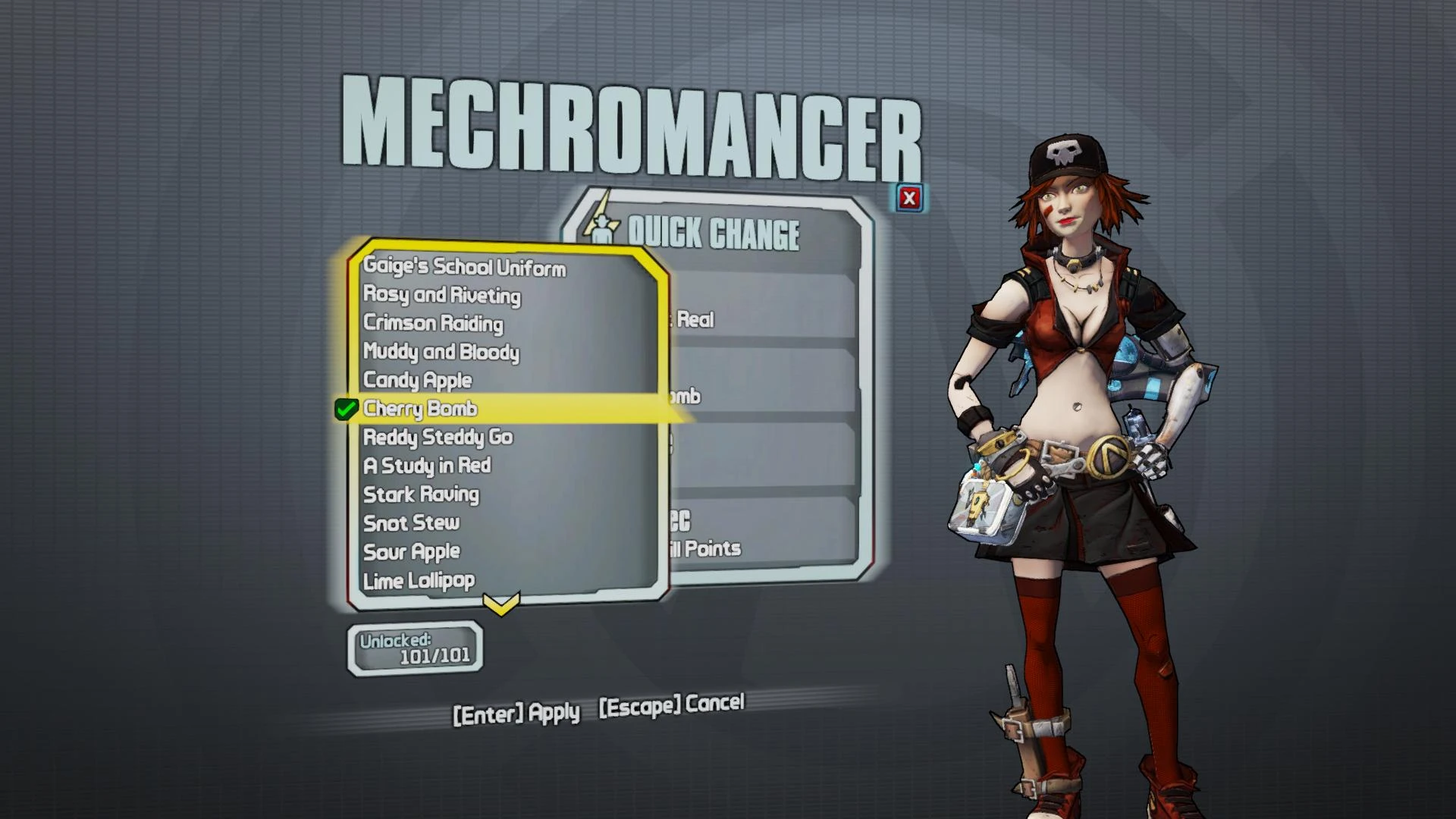This screenshot has width=1456, height=819.
Task: Select the Rosy and Riveting skin
Action: (x=441, y=296)
